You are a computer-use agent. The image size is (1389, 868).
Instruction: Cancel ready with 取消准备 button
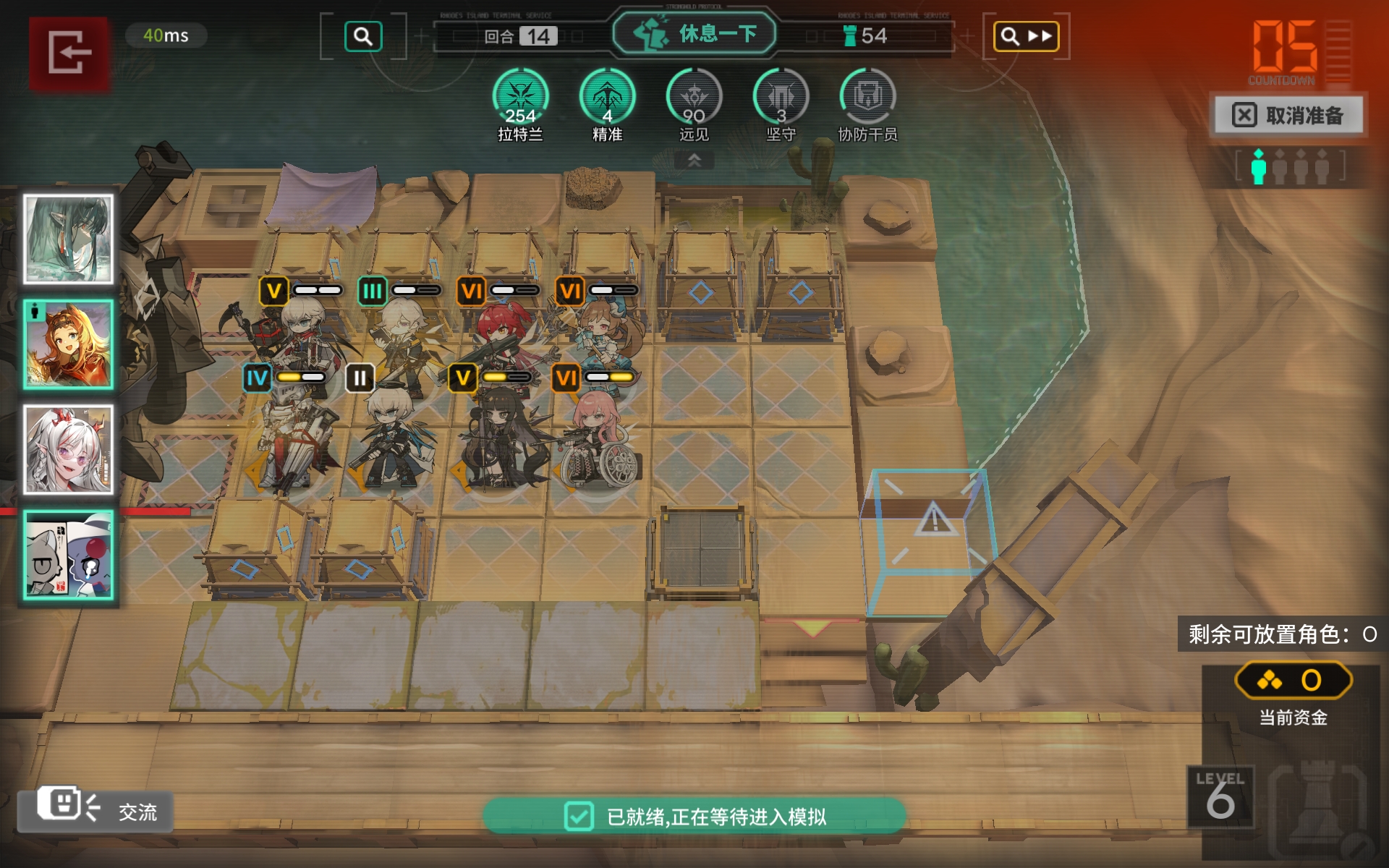(x=1289, y=115)
